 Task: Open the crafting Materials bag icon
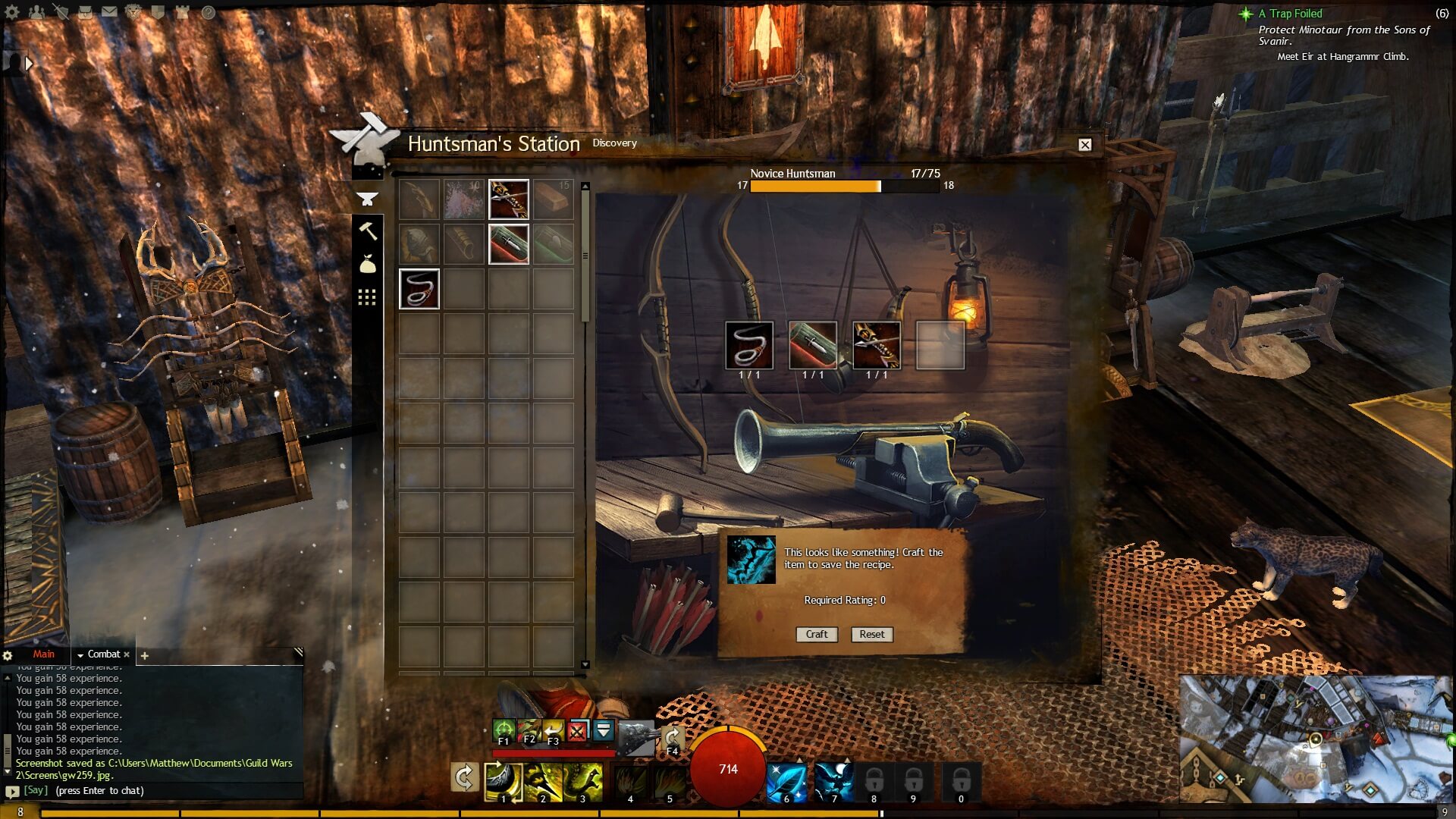(369, 263)
